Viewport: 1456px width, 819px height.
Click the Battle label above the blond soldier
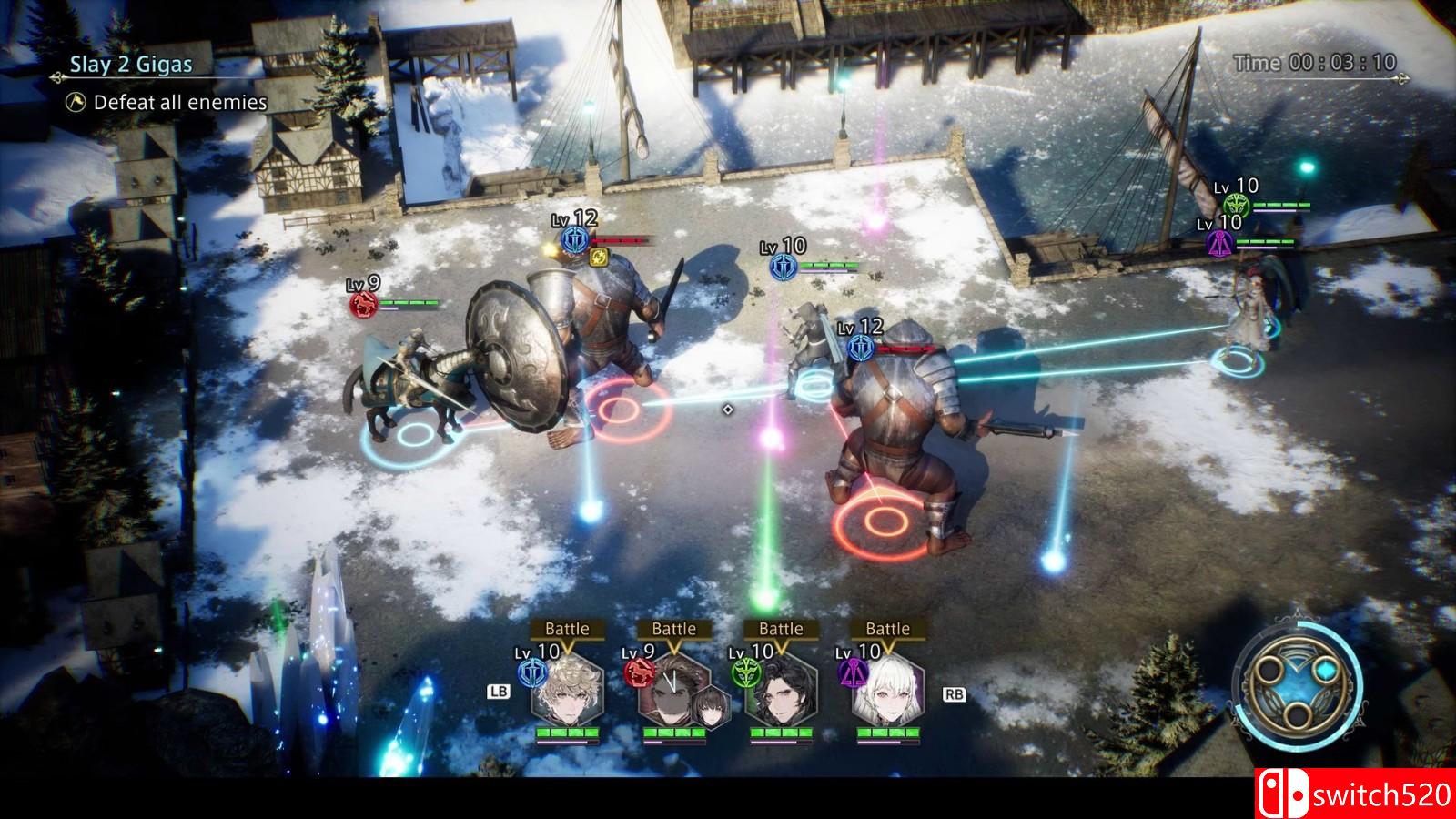coord(567,629)
